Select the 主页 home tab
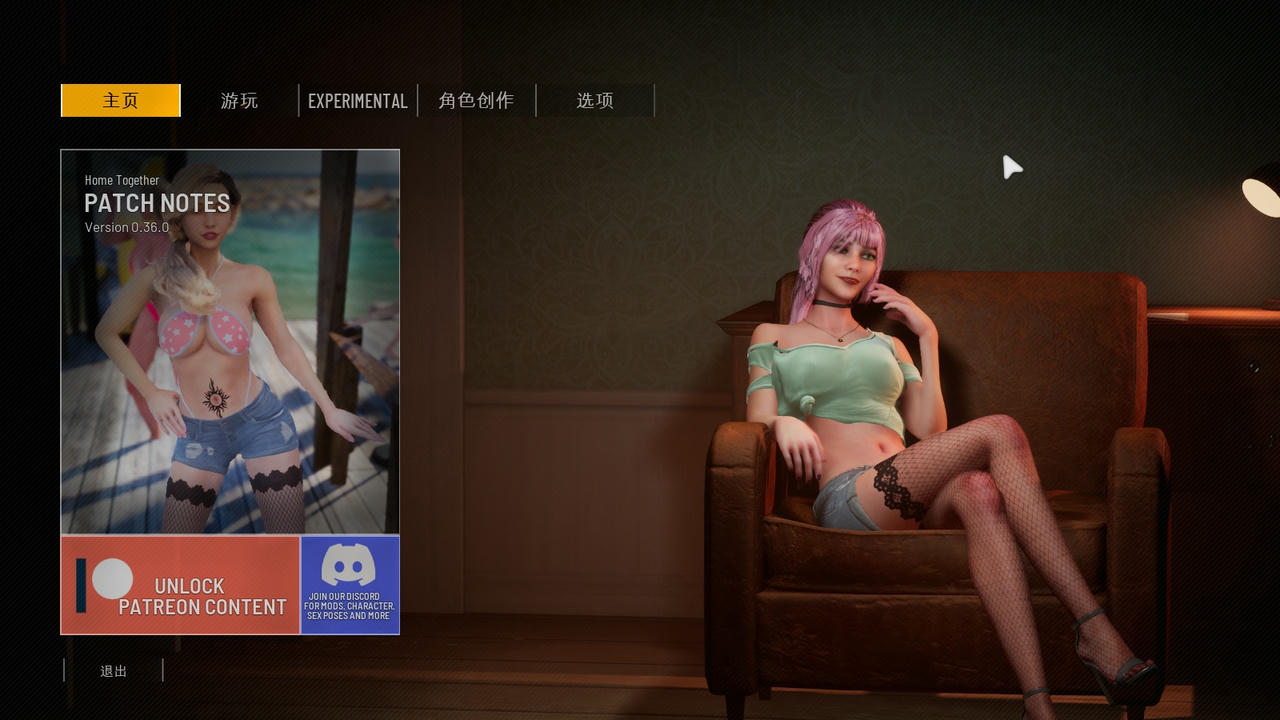The height and width of the screenshot is (720, 1280). click(x=120, y=101)
